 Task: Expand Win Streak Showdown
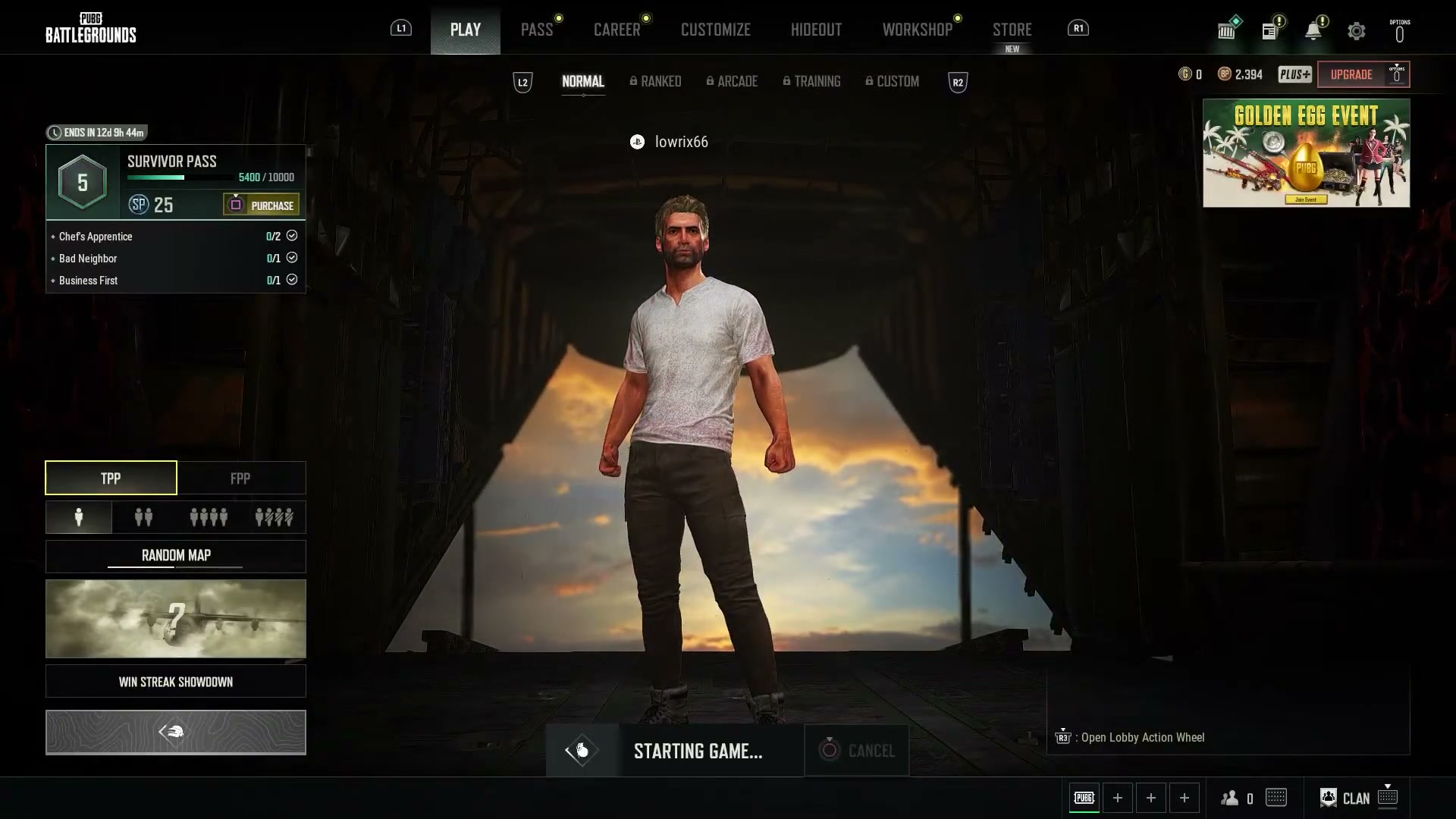click(175, 681)
